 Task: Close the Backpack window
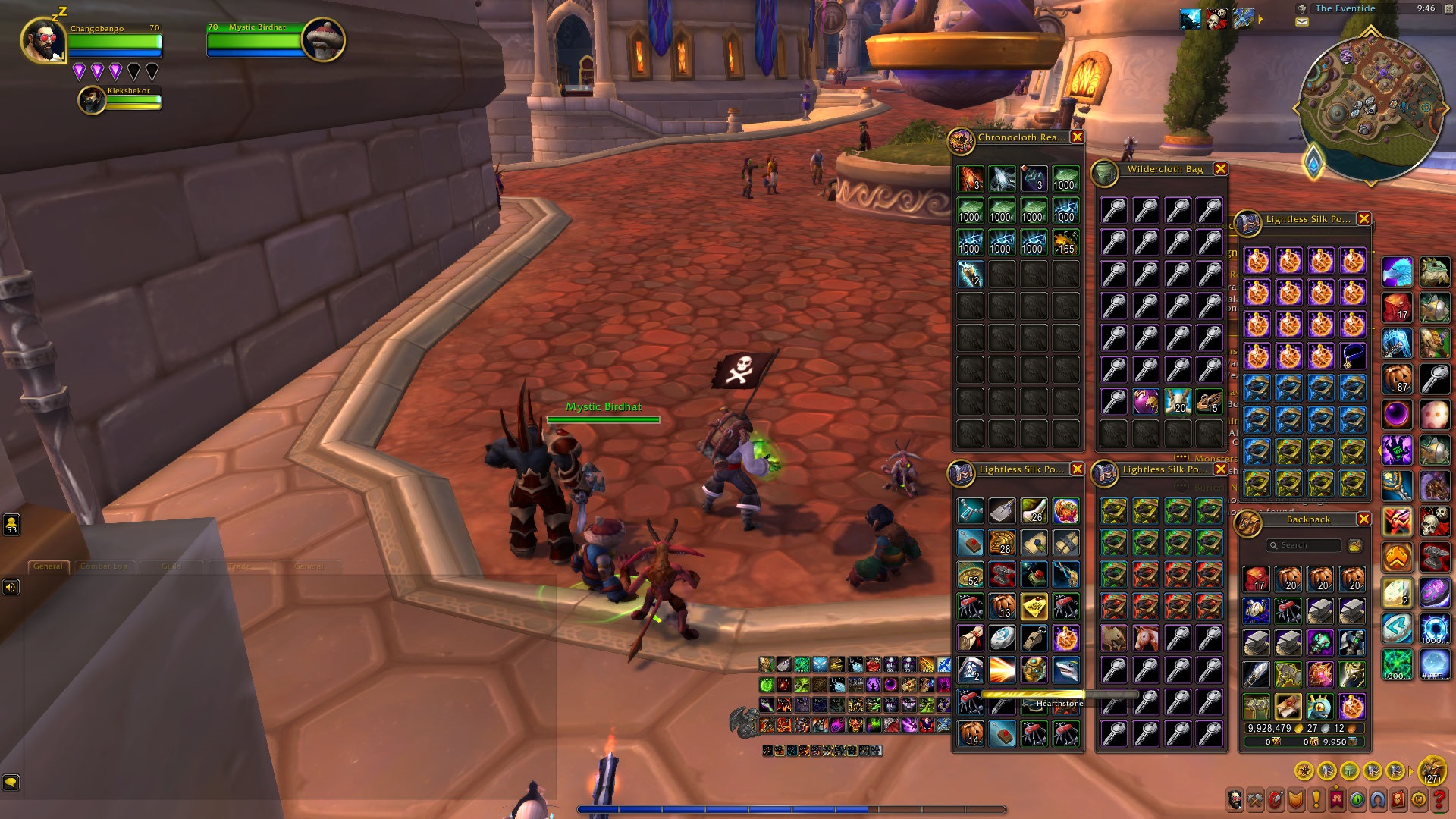[1363, 519]
